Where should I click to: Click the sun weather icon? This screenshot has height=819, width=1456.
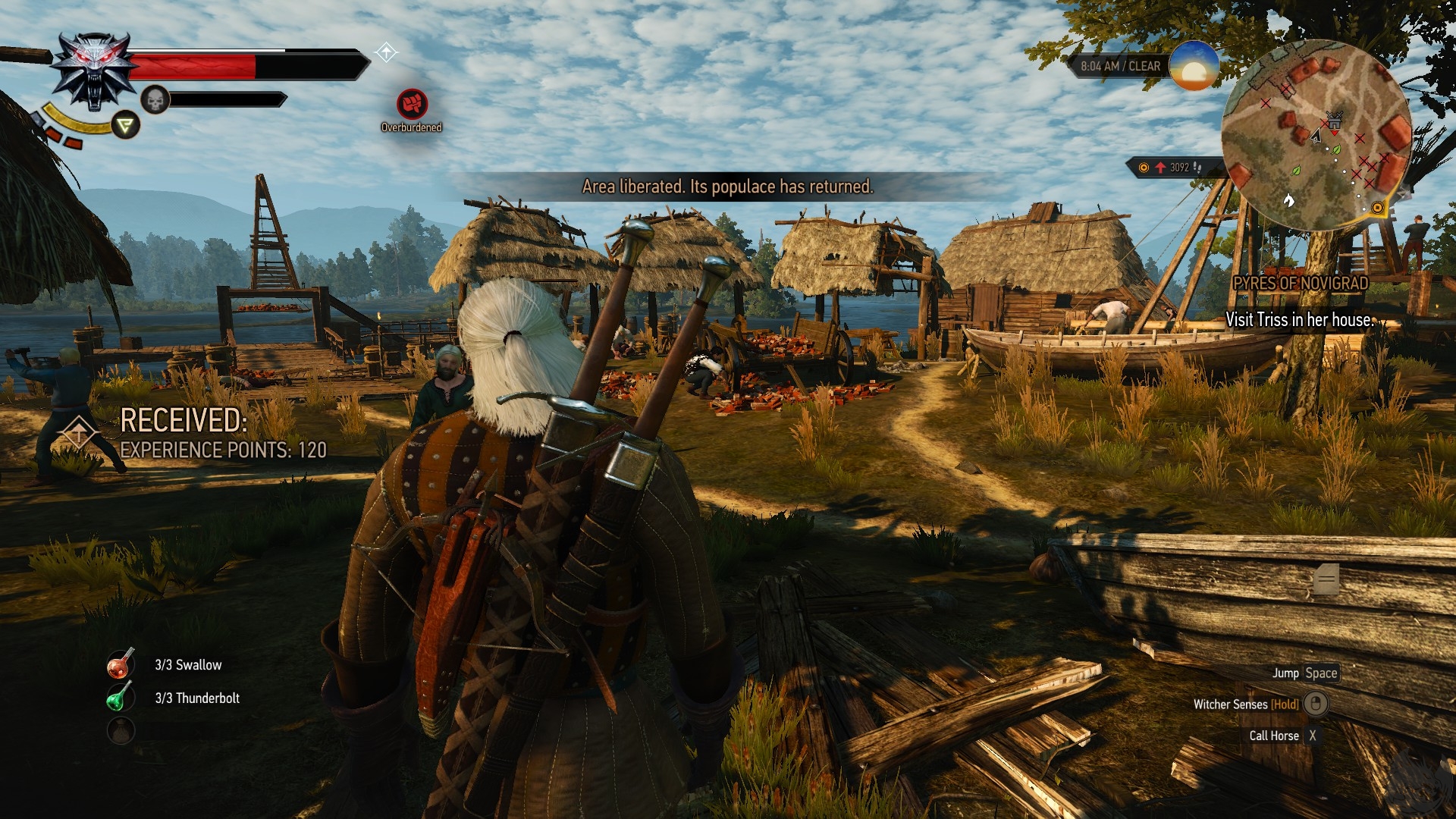[1193, 67]
